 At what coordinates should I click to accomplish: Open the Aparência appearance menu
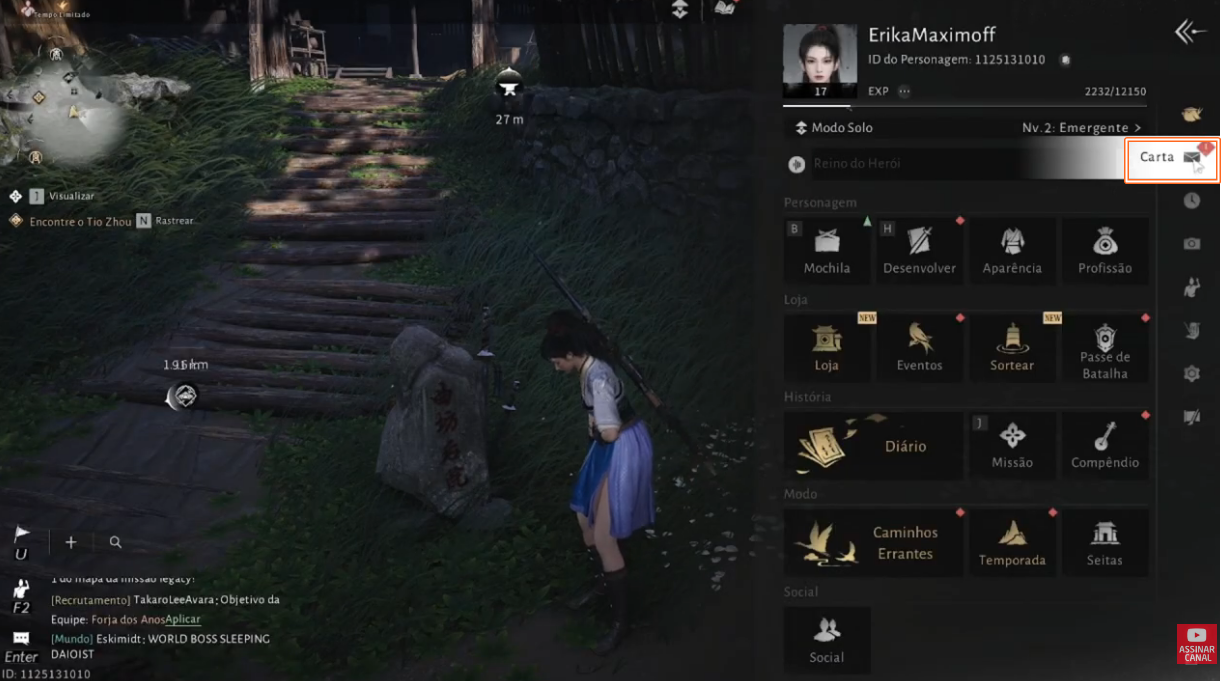[x=1012, y=250]
